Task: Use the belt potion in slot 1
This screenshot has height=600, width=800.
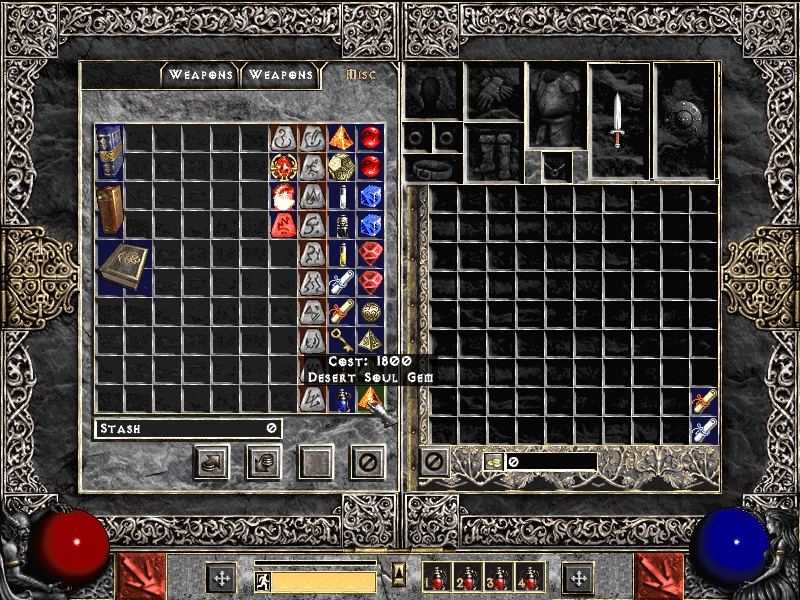Action: (x=436, y=578)
